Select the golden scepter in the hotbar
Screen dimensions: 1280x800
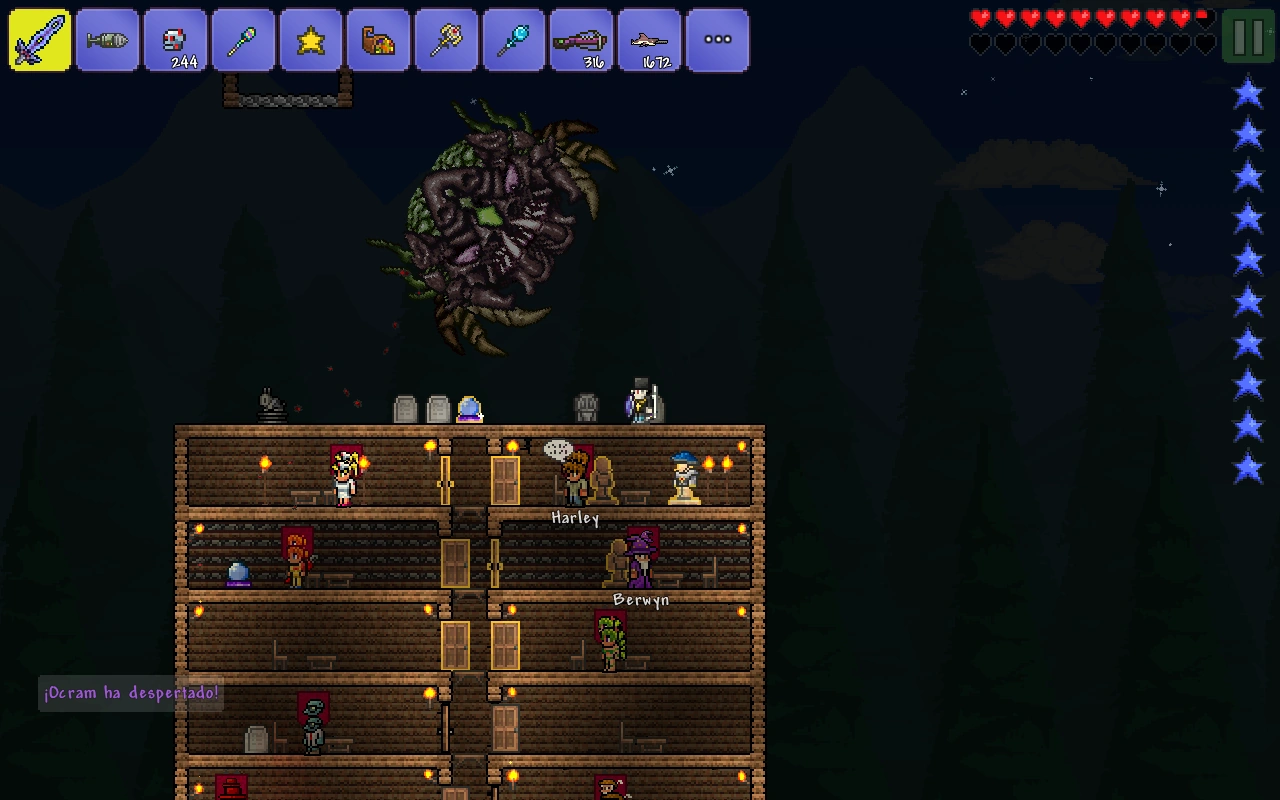click(447, 40)
